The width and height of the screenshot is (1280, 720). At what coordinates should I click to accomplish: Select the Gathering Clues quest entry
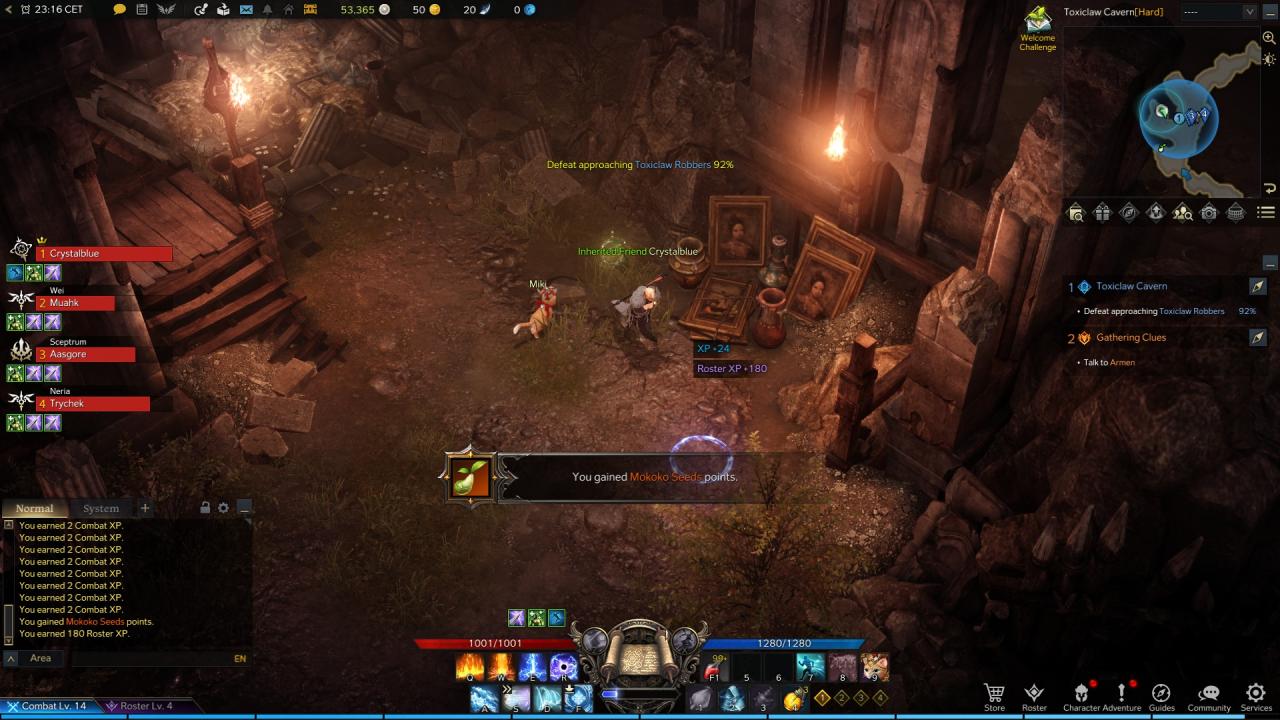pos(1131,338)
